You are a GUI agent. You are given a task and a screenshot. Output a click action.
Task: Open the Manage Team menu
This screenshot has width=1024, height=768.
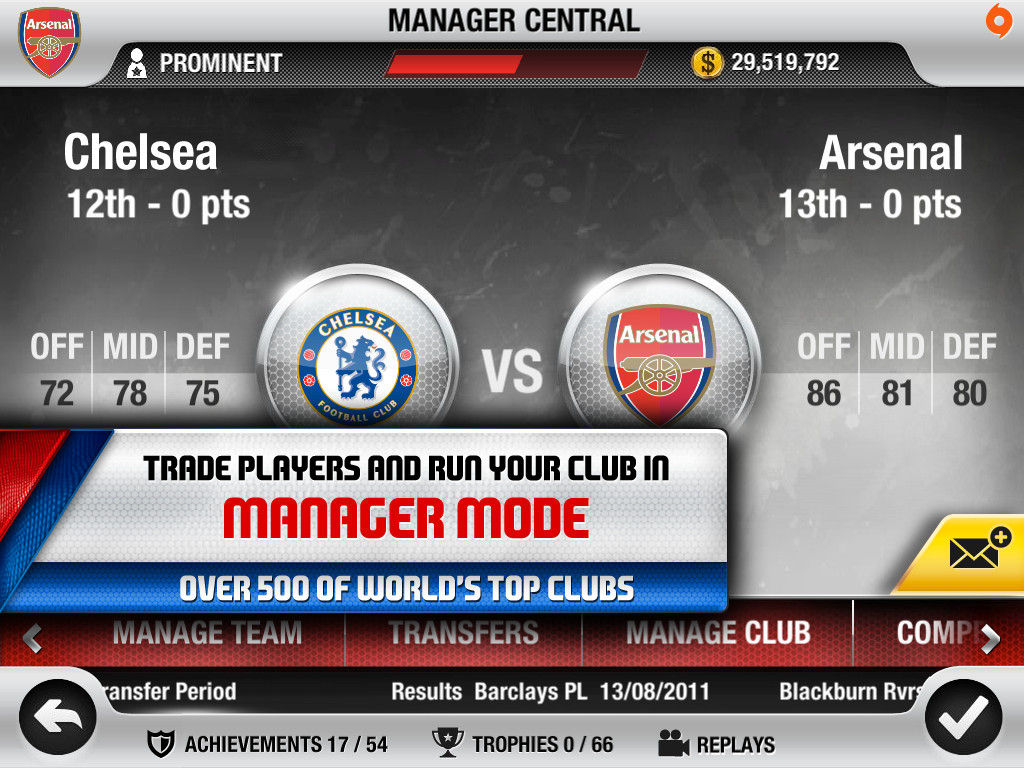point(207,633)
